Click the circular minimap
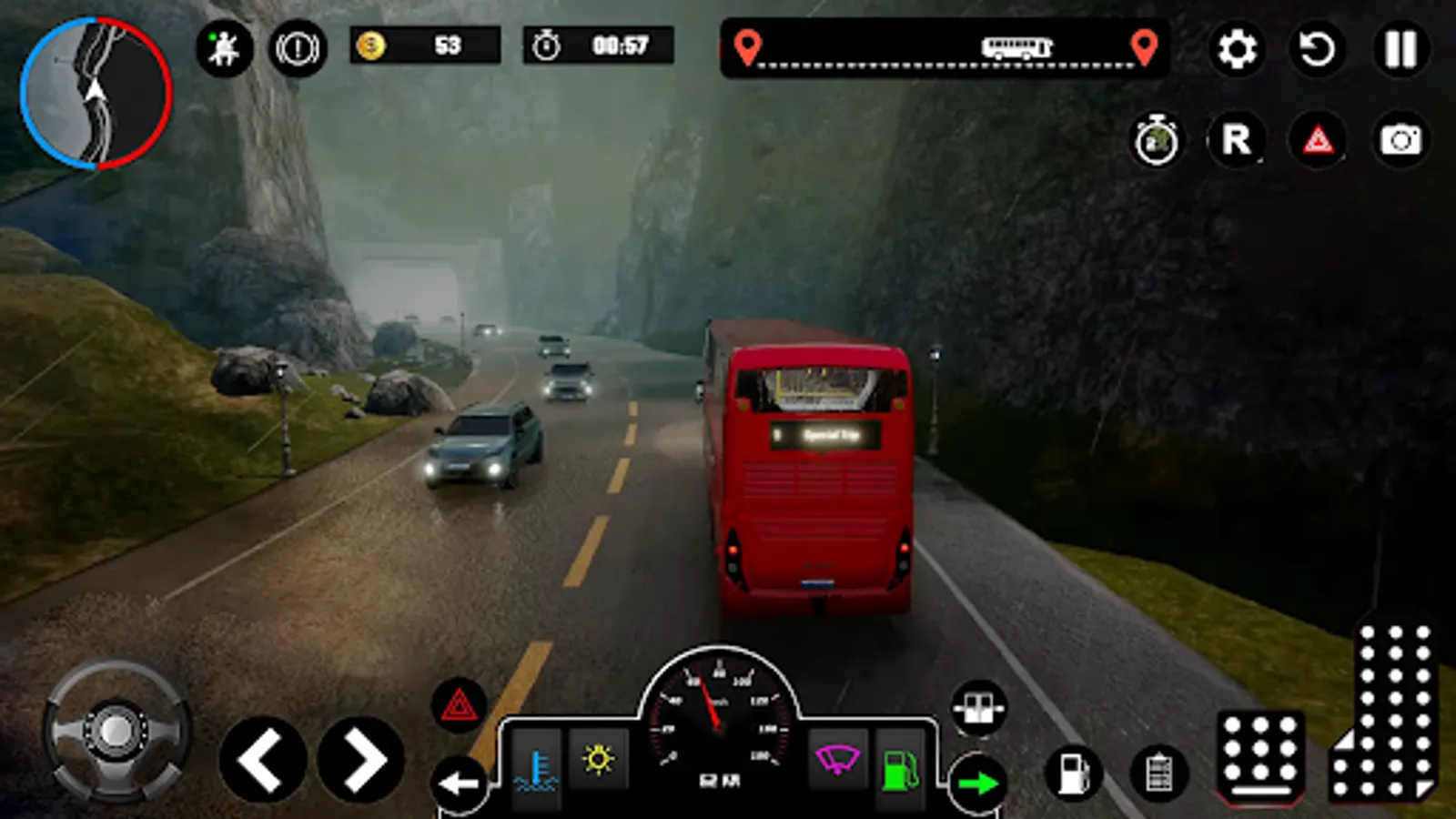Viewport: 1456px width, 819px height. [96, 94]
